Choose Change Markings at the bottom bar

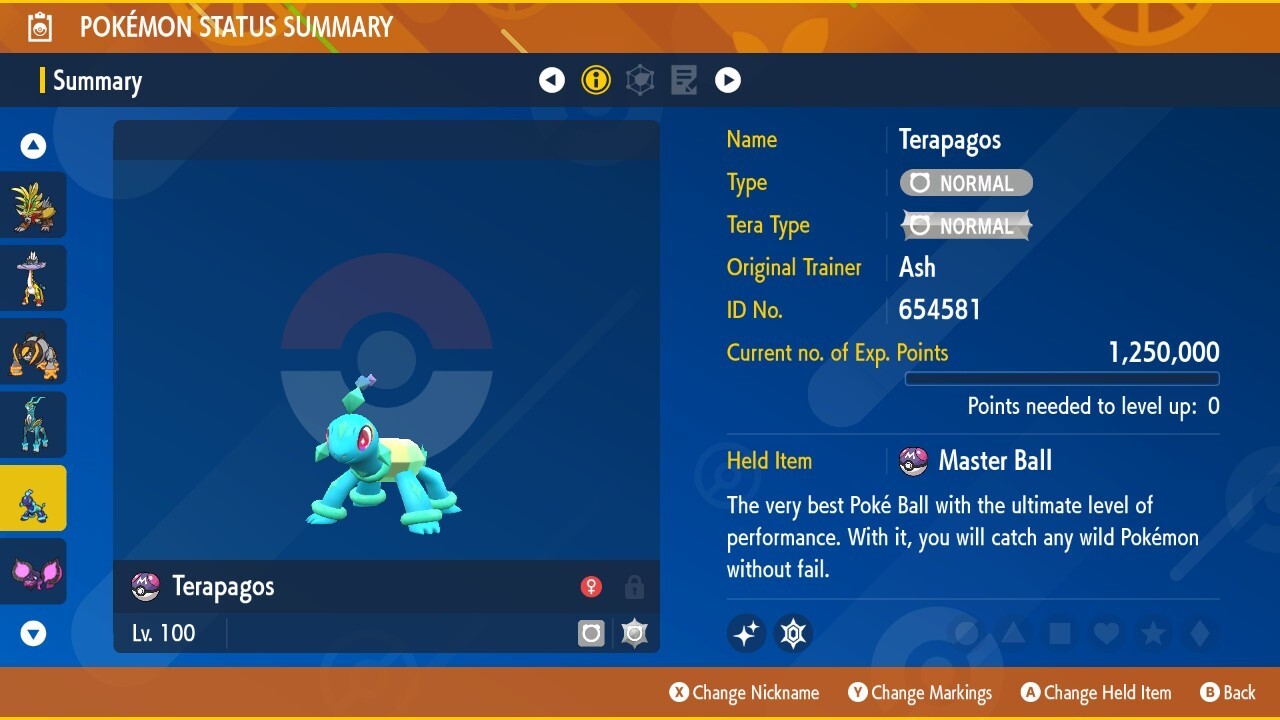pyautogui.click(x=920, y=692)
